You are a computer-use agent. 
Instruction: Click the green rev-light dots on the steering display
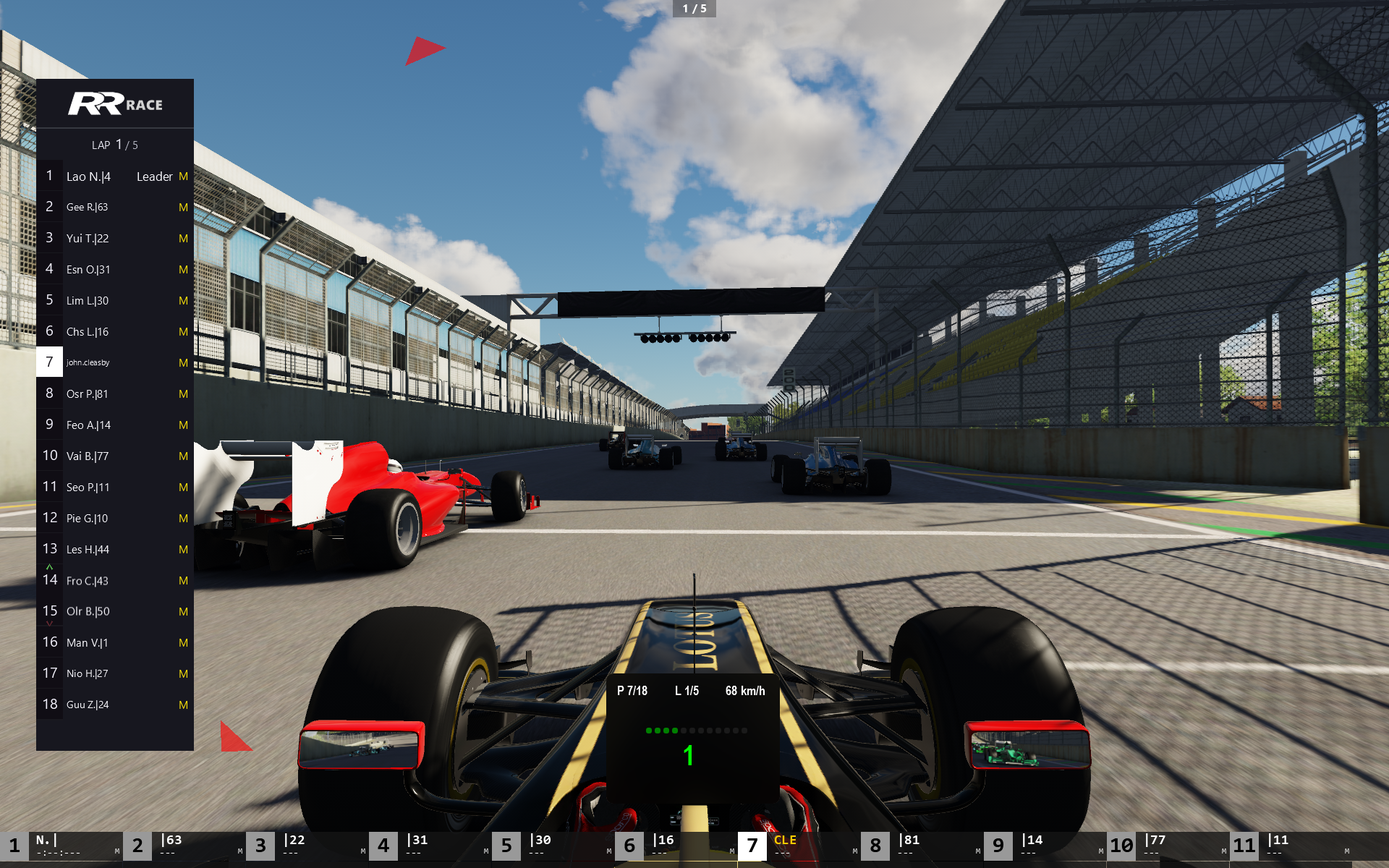[663, 731]
